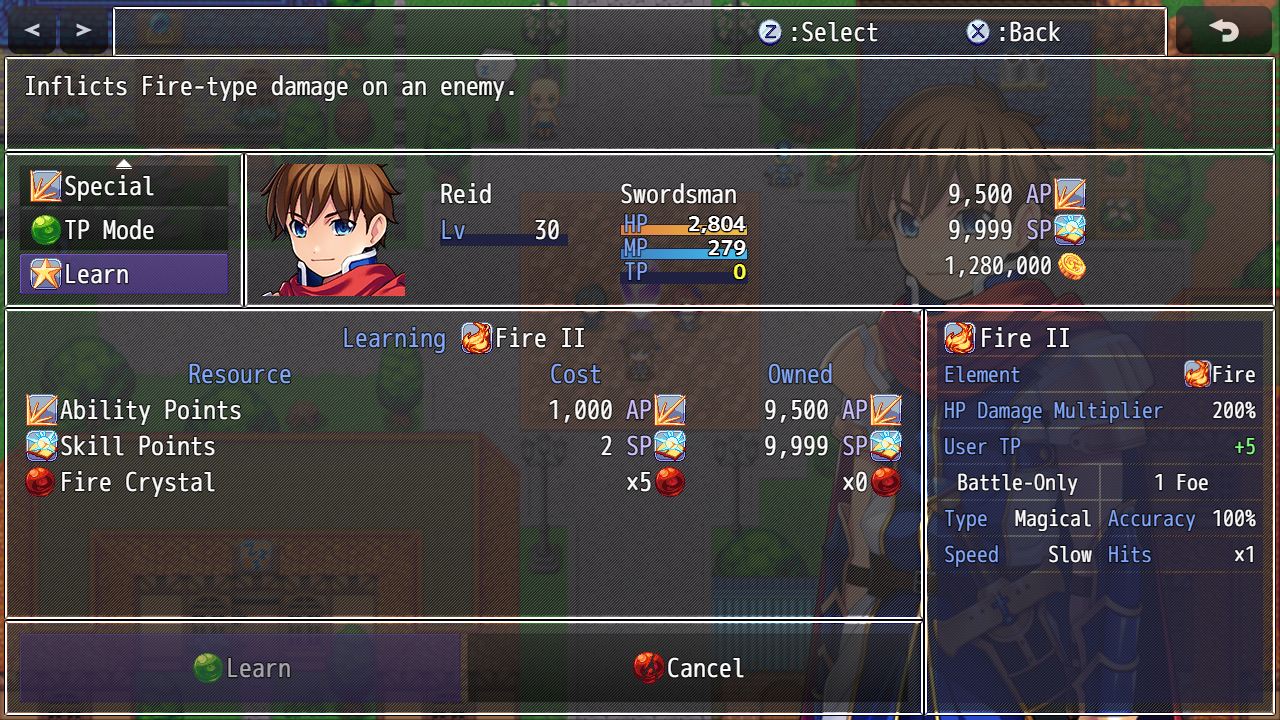The height and width of the screenshot is (720, 1280).
Task: Open the Learn category
Action: [x=124, y=275]
